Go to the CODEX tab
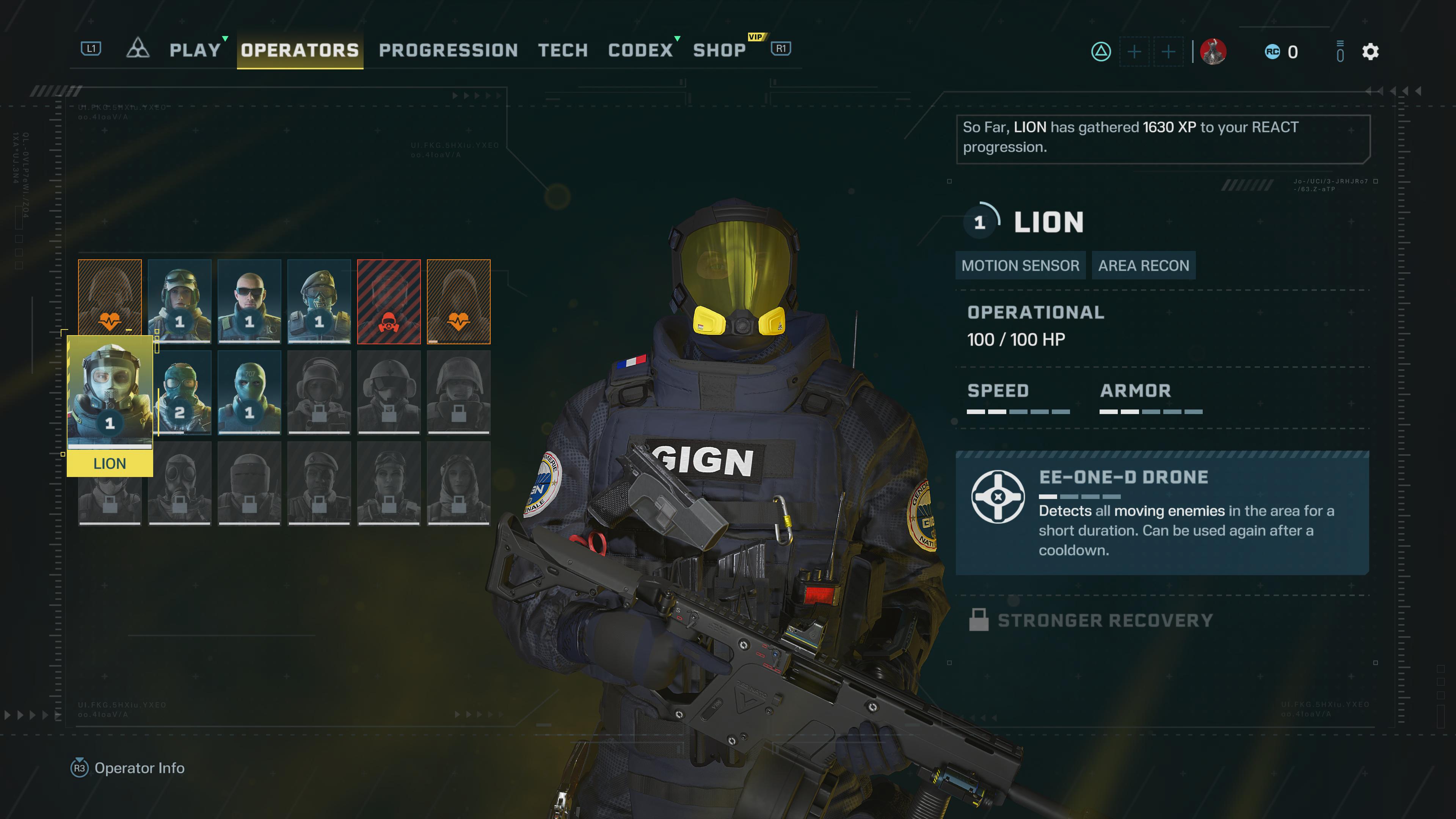 (x=640, y=50)
